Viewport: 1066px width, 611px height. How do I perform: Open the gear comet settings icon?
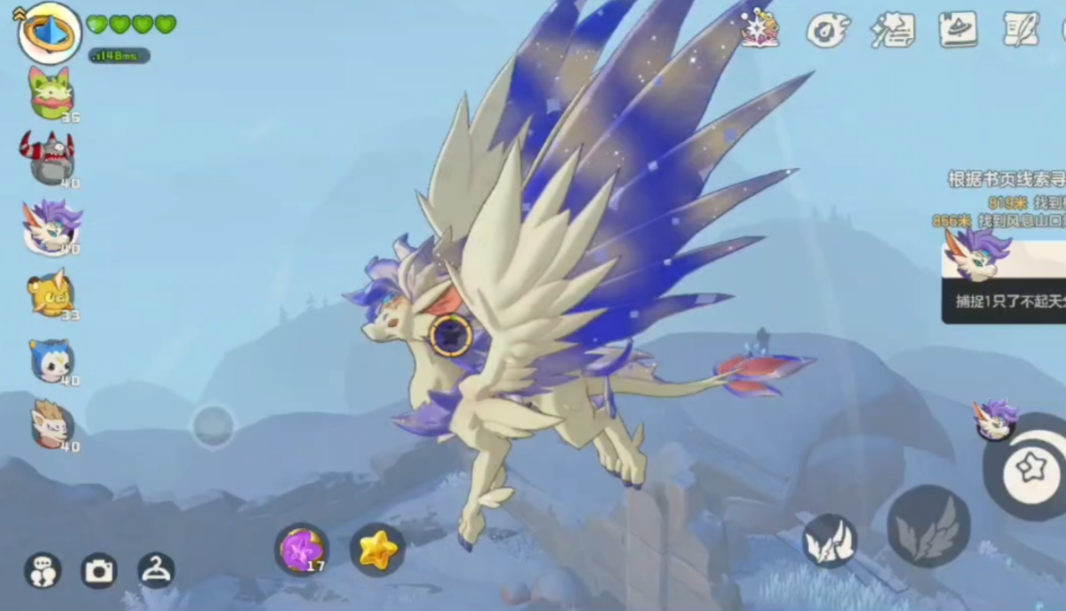826,29
